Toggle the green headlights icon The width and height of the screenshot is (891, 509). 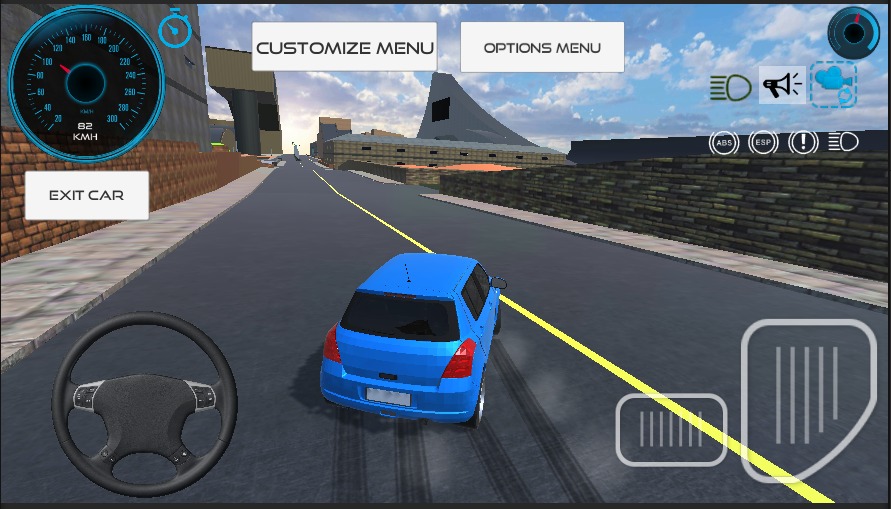click(731, 87)
